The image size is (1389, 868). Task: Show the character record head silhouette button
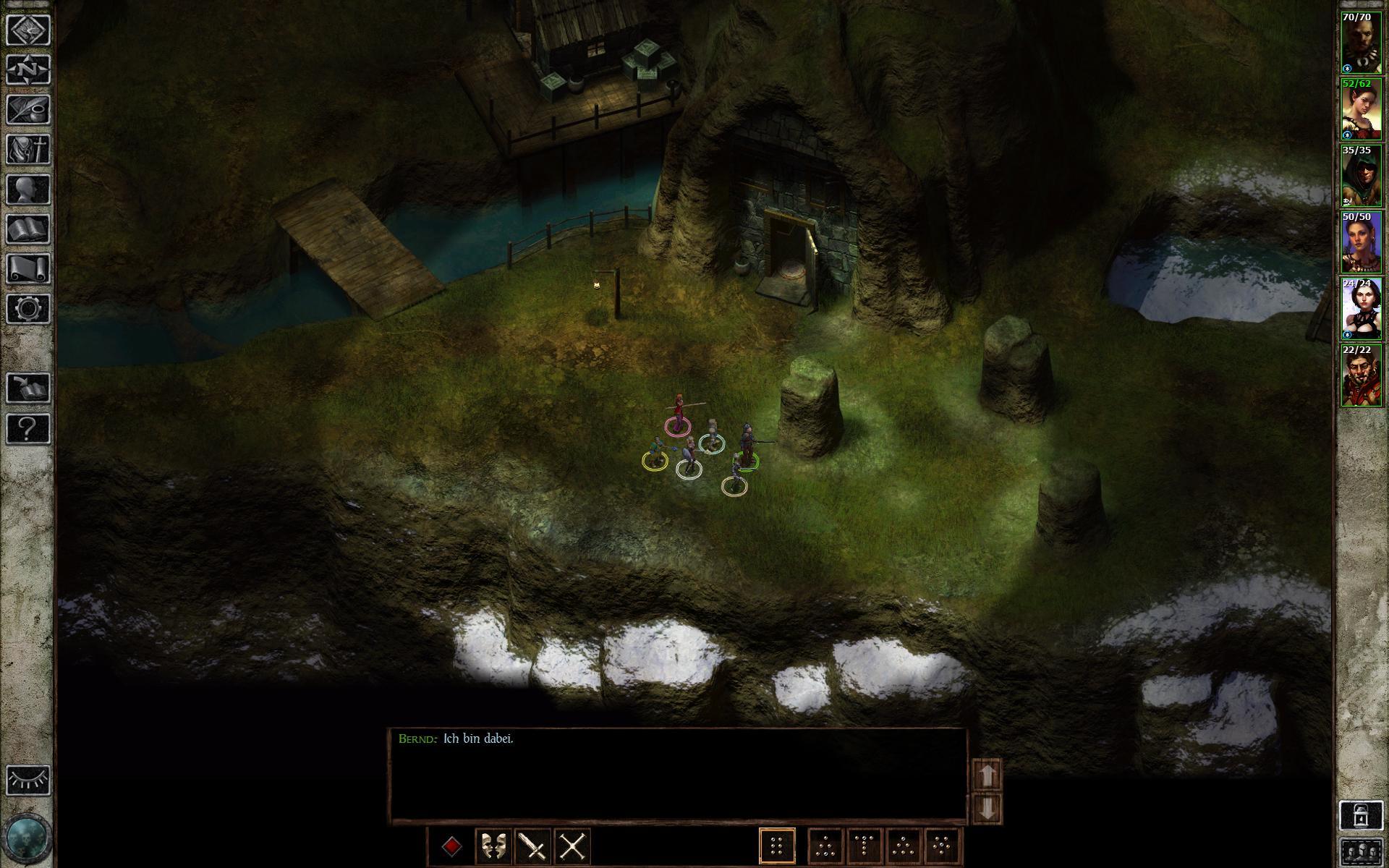[x=28, y=190]
